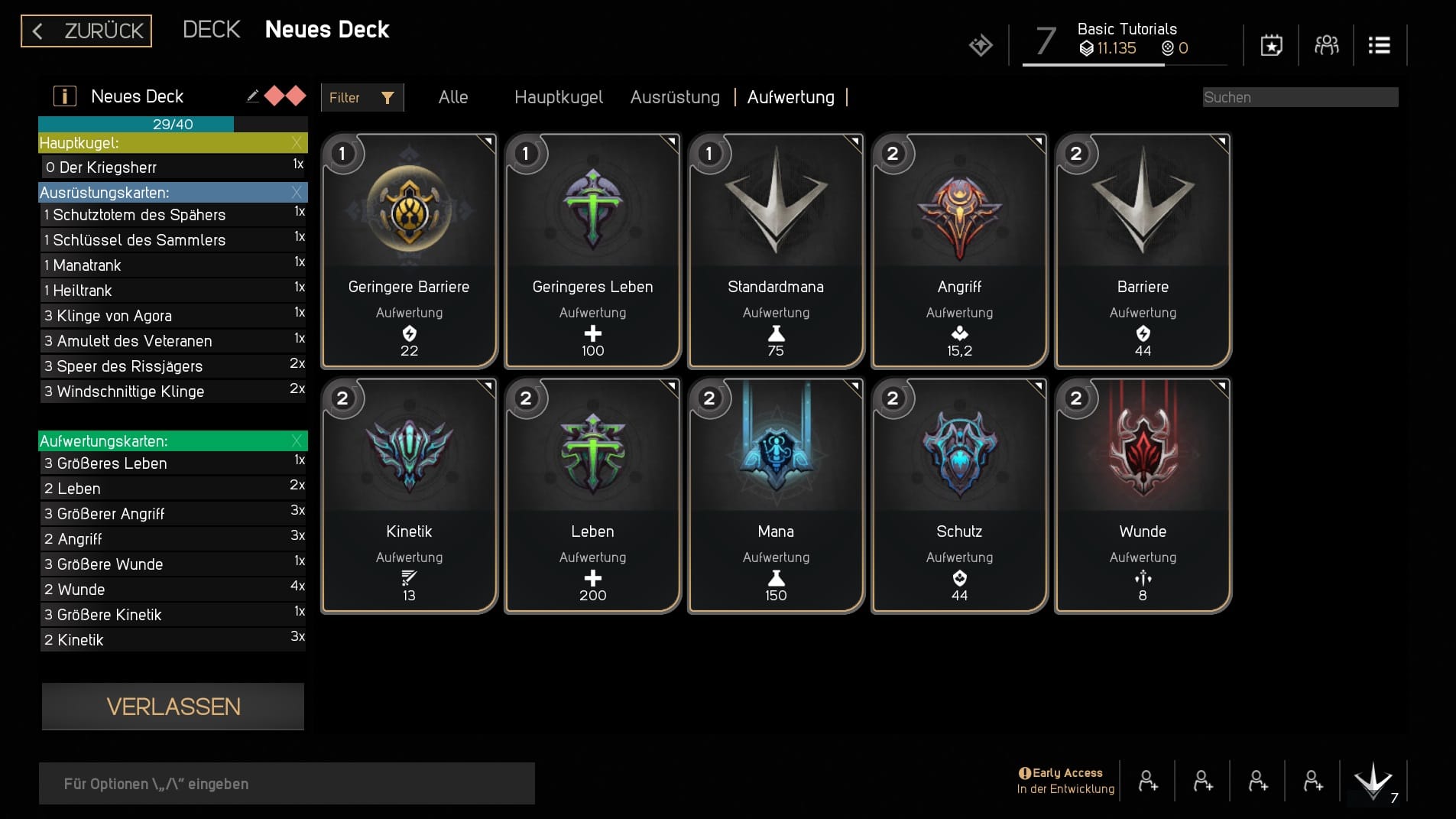Screen dimensions: 1456x819
Task: Go back with the ZURÜCK button
Action: tap(86, 31)
